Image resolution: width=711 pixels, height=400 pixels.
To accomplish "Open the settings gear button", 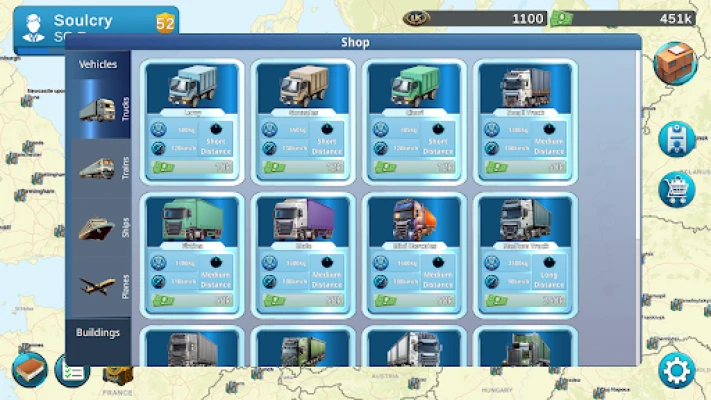I will [x=676, y=371].
